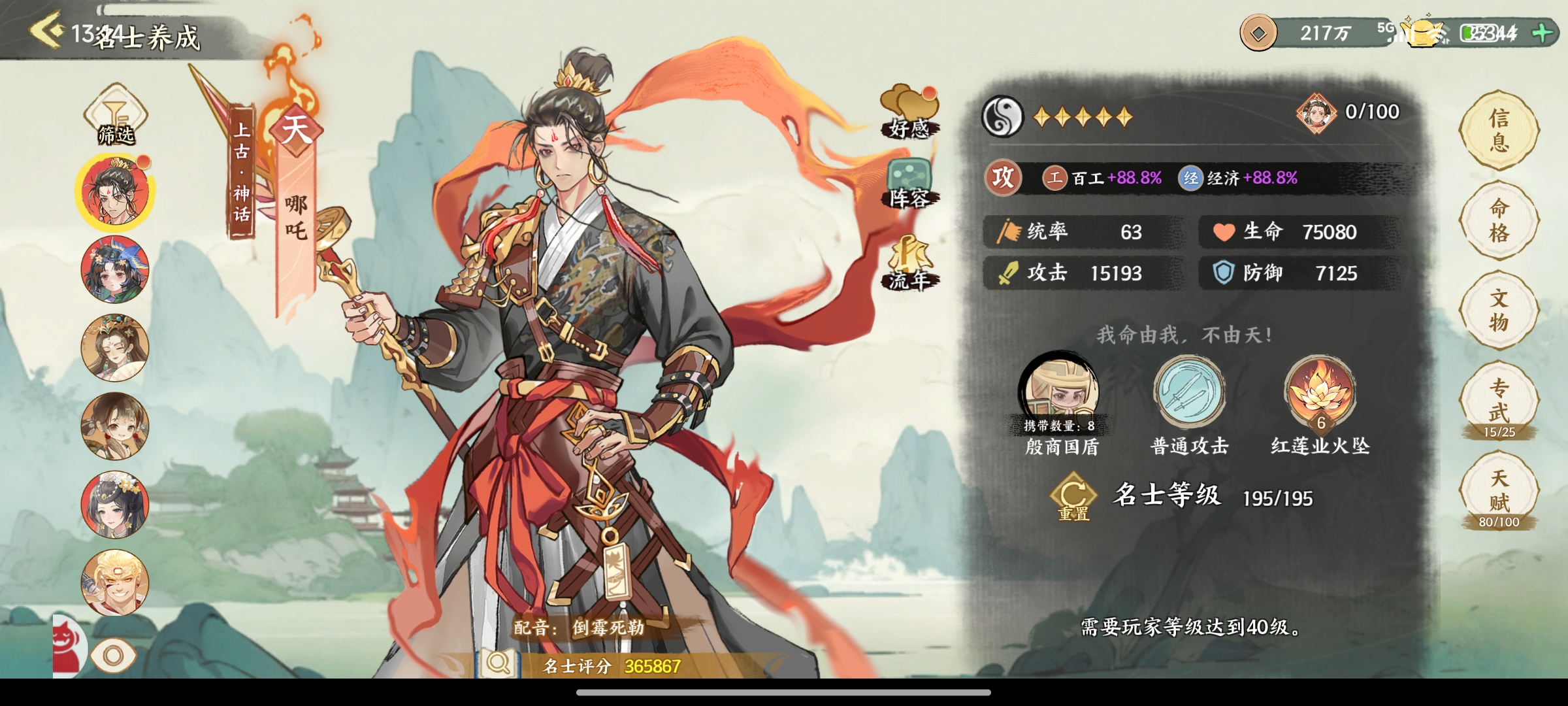
Task: Click the 重置 reset level button
Action: [x=1073, y=500]
